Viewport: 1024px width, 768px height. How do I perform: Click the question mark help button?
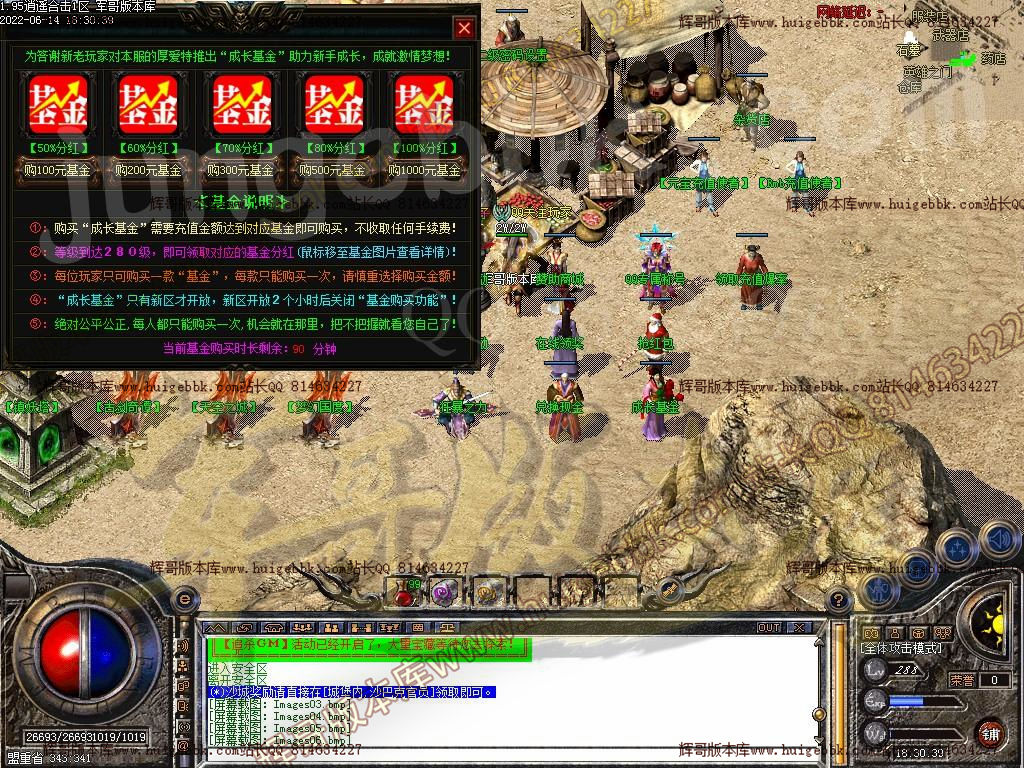840,599
